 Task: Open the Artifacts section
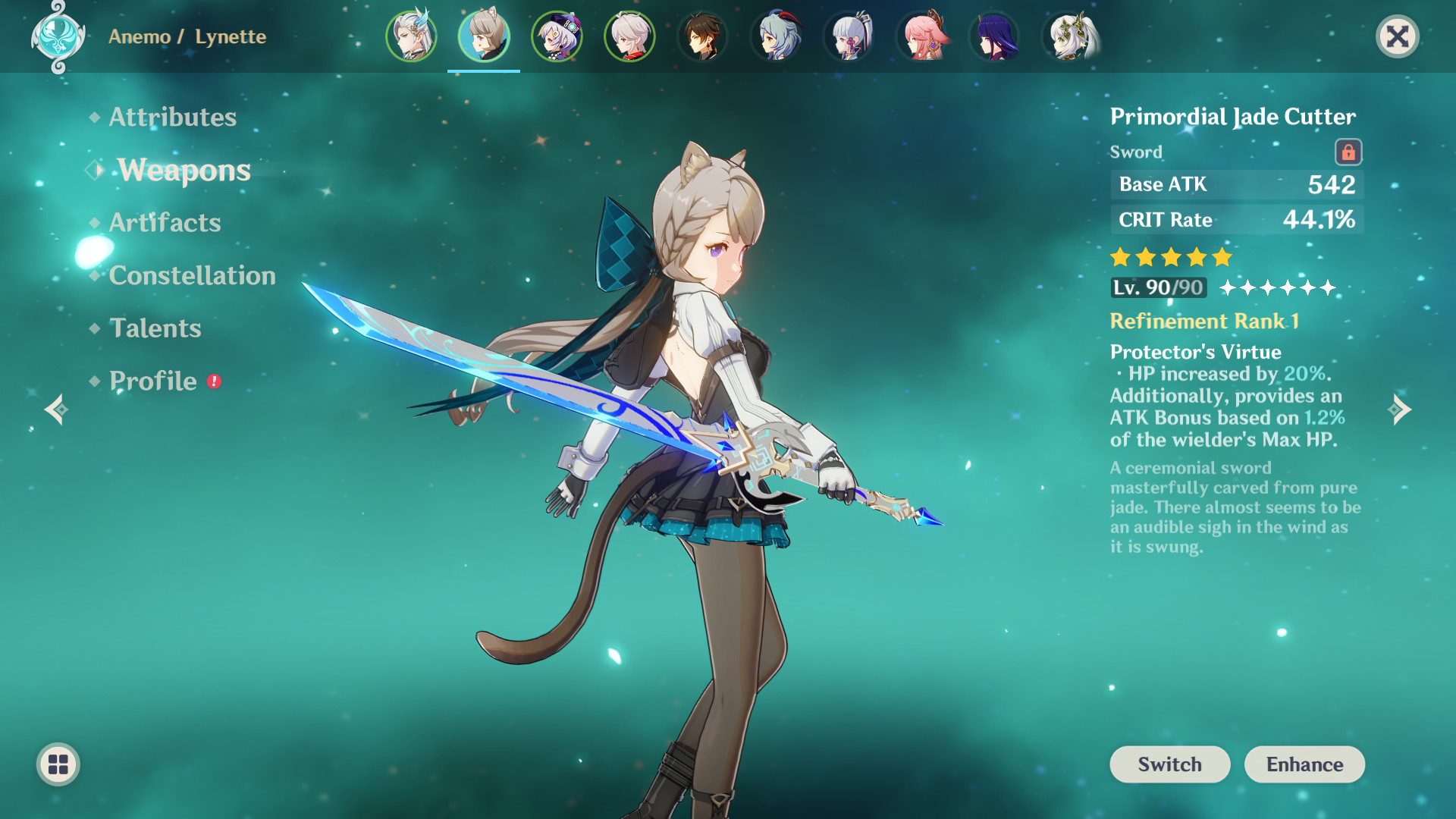pos(165,222)
